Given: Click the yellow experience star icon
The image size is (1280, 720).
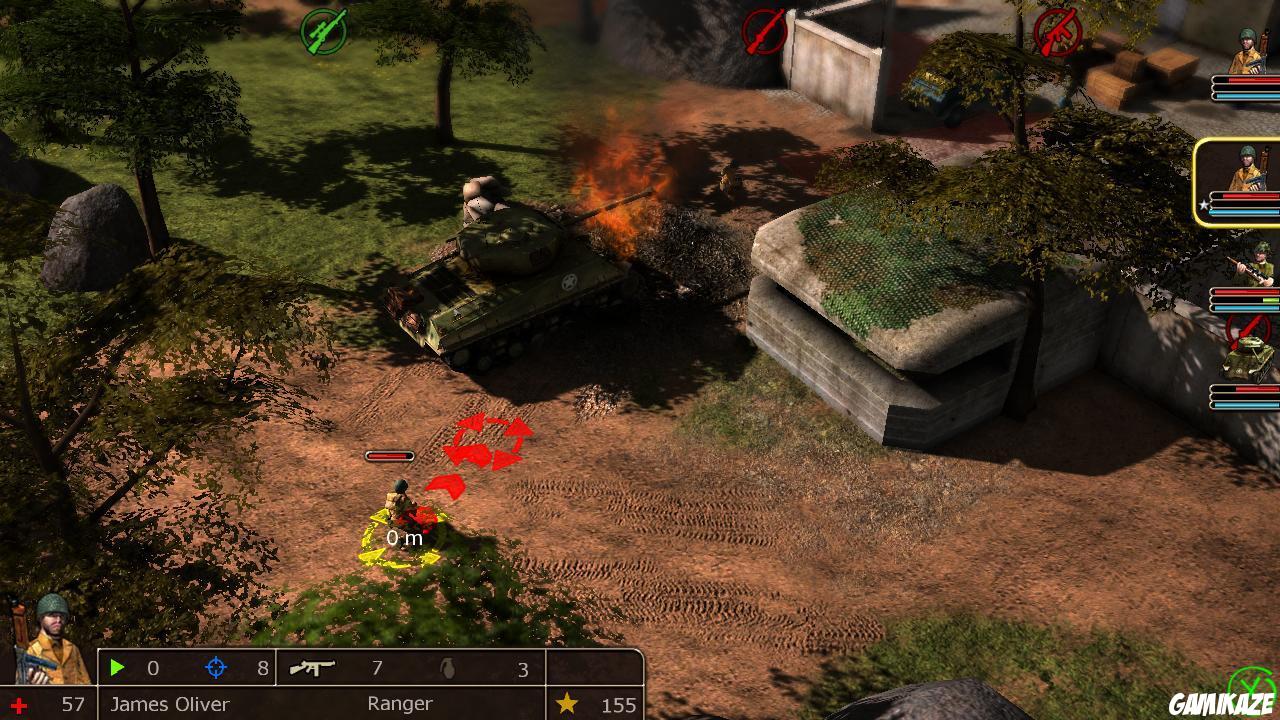Looking at the screenshot, I should coord(567,704).
